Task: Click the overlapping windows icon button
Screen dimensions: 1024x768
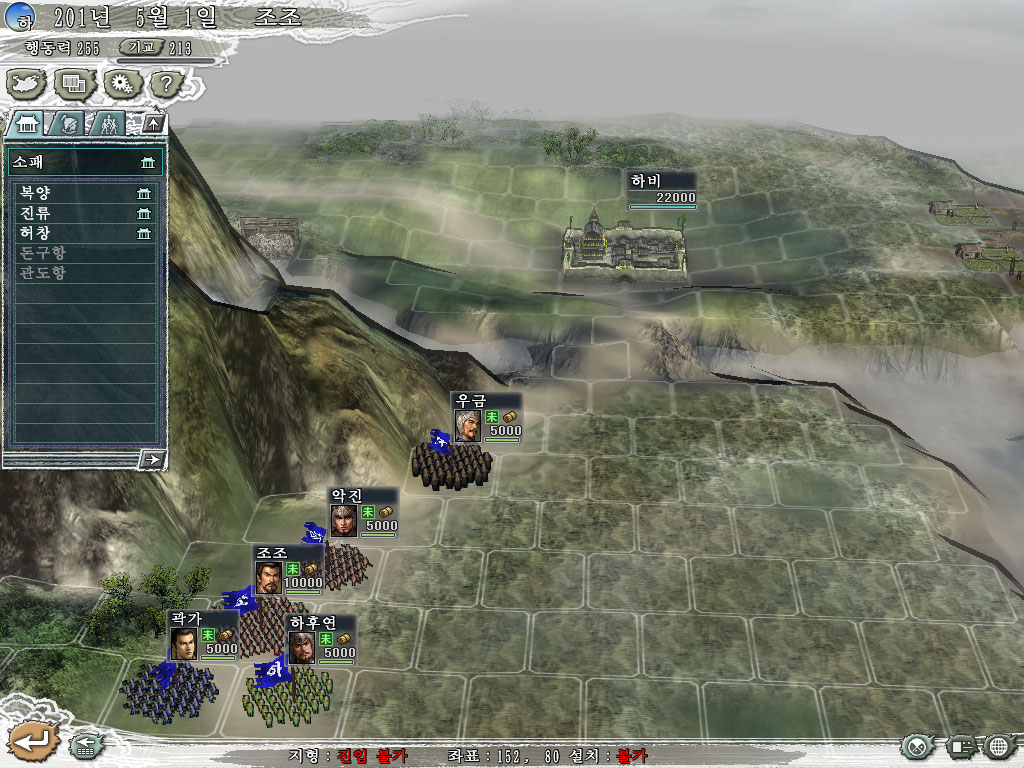Action: click(75, 83)
